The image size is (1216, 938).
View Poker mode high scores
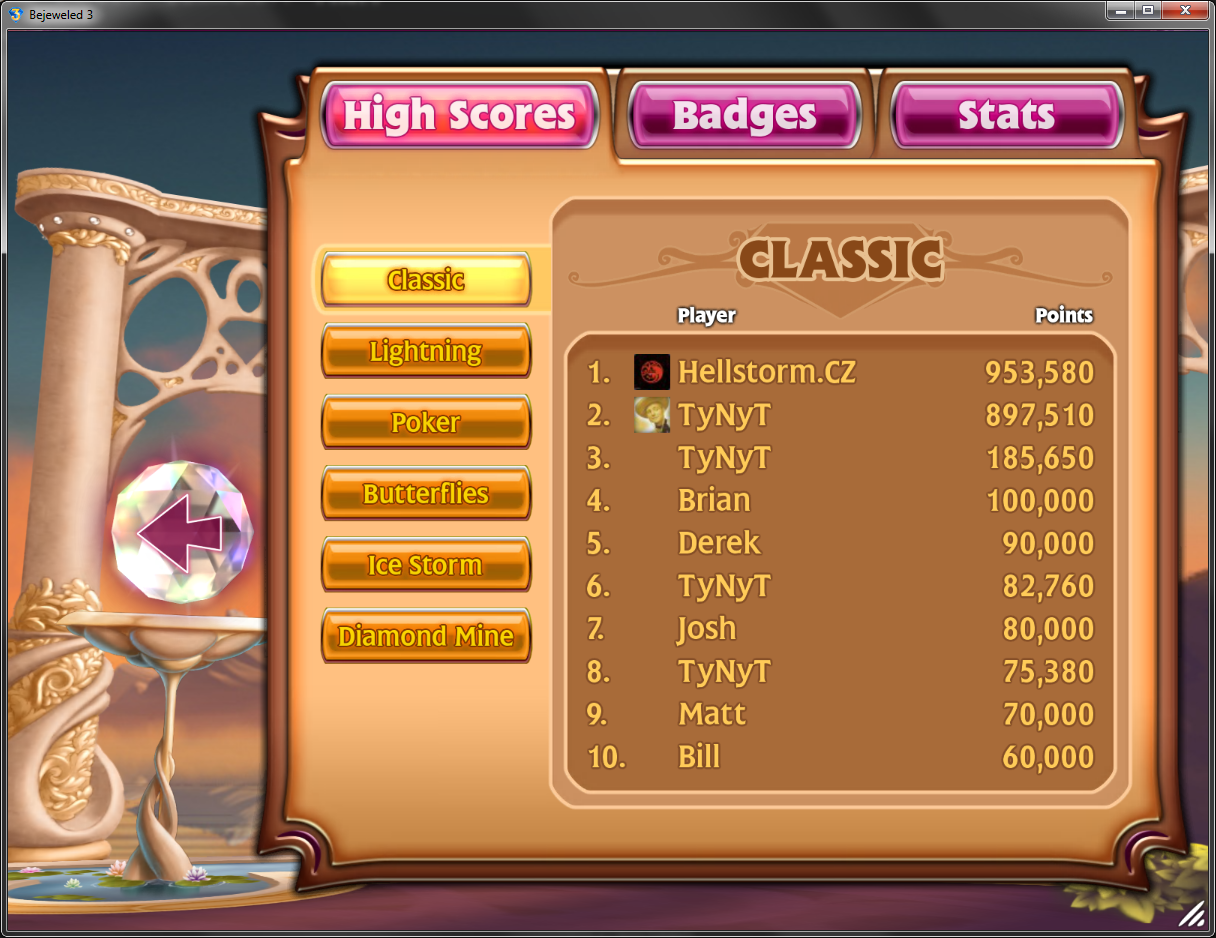pyautogui.click(x=426, y=422)
